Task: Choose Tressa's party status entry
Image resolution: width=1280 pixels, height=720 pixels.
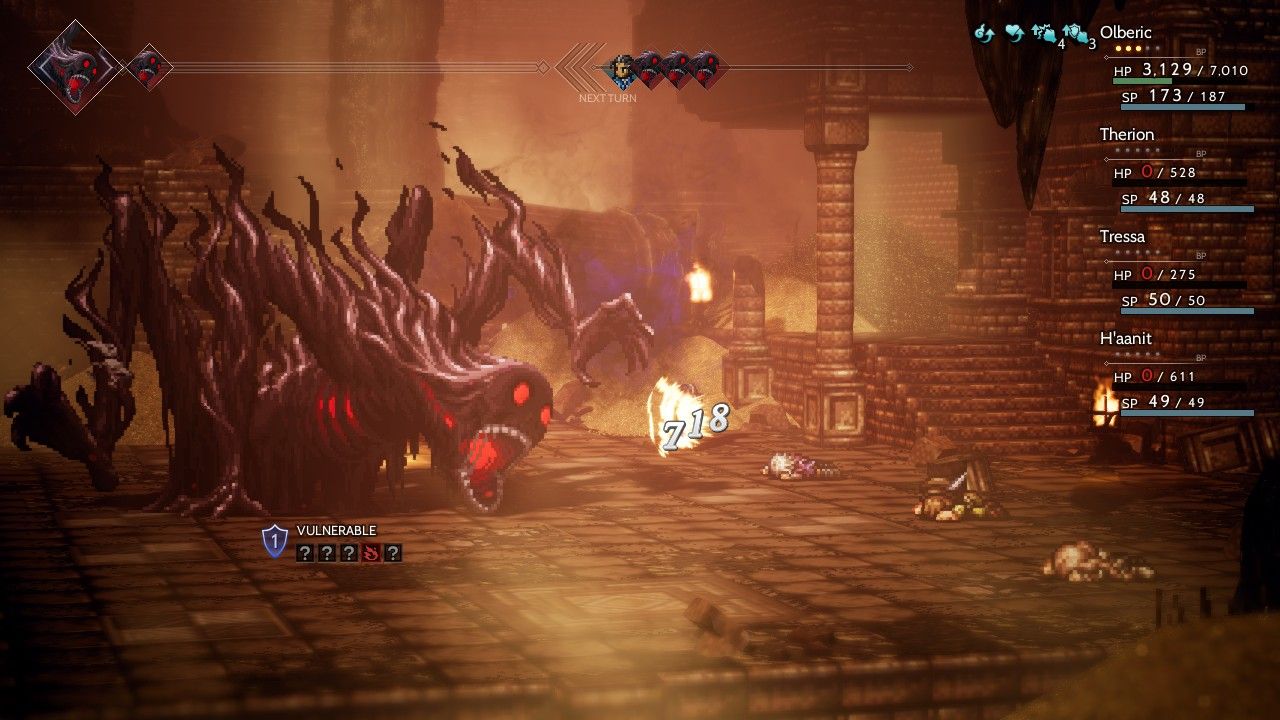Action: click(1123, 237)
